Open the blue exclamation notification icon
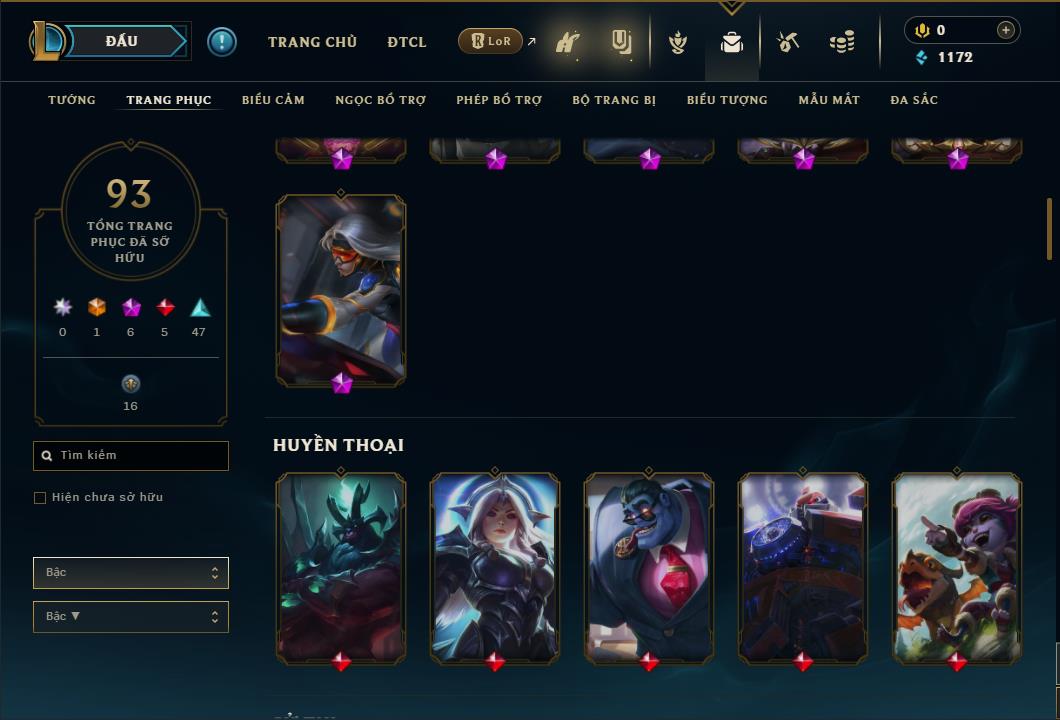Viewport: 1060px width, 720px height. click(221, 42)
